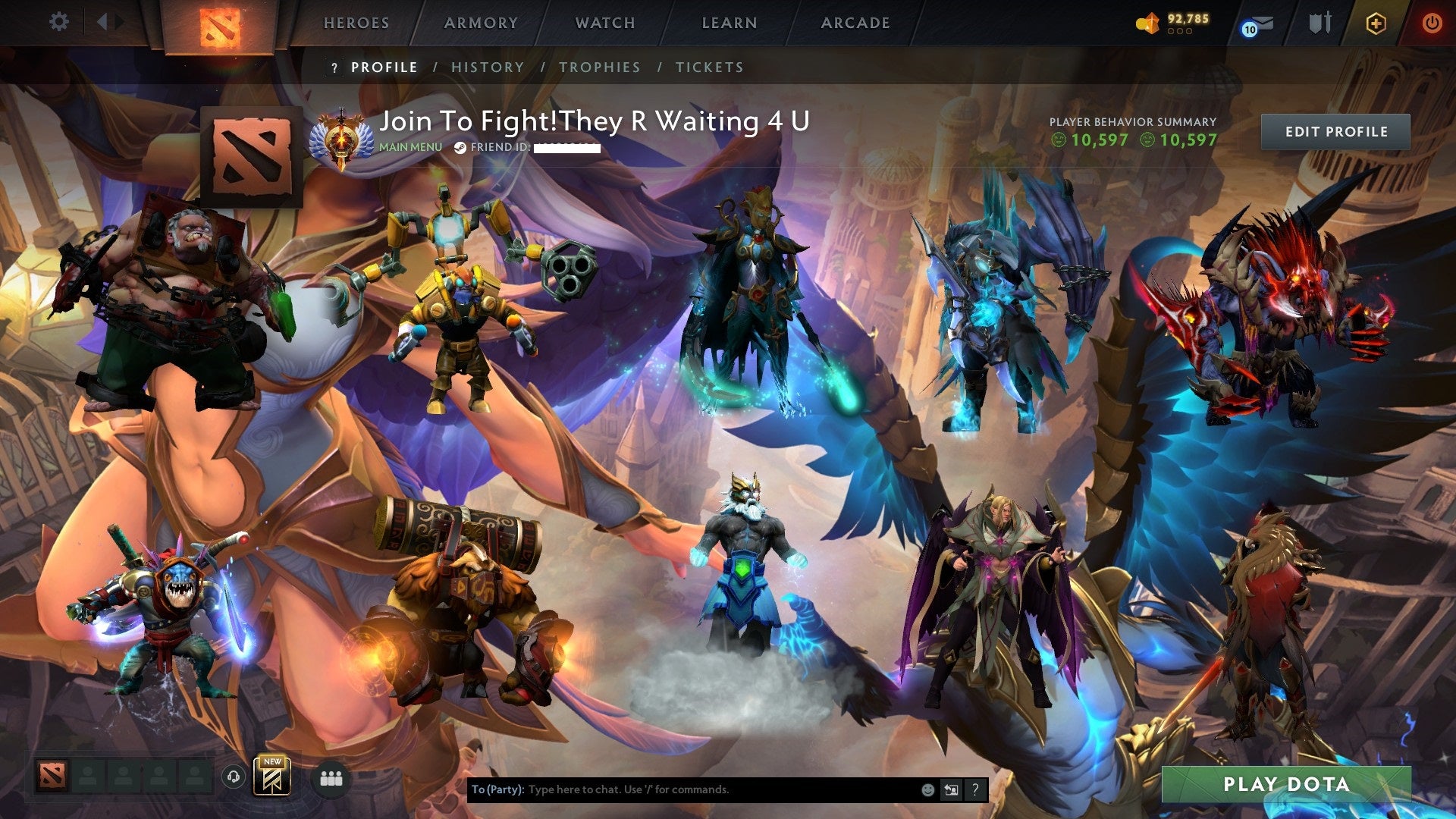This screenshot has width=1456, height=819.
Task: Open the settings gear
Action: coord(58,22)
